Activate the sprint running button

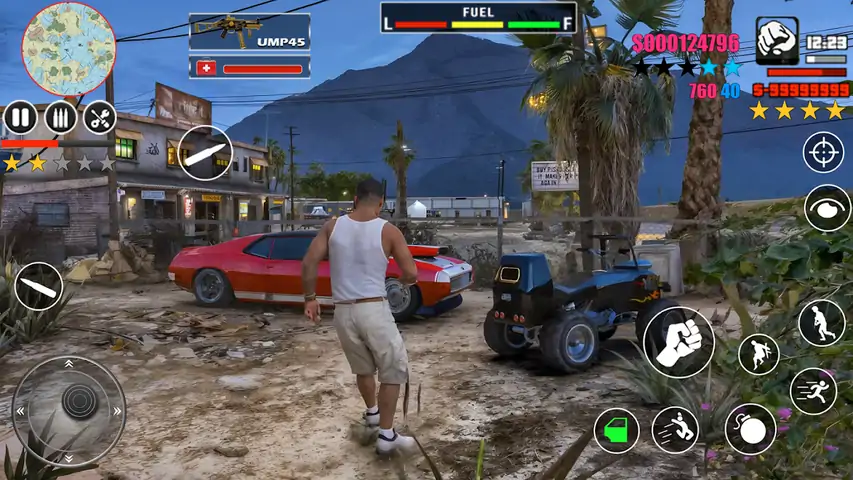pos(813,391)
